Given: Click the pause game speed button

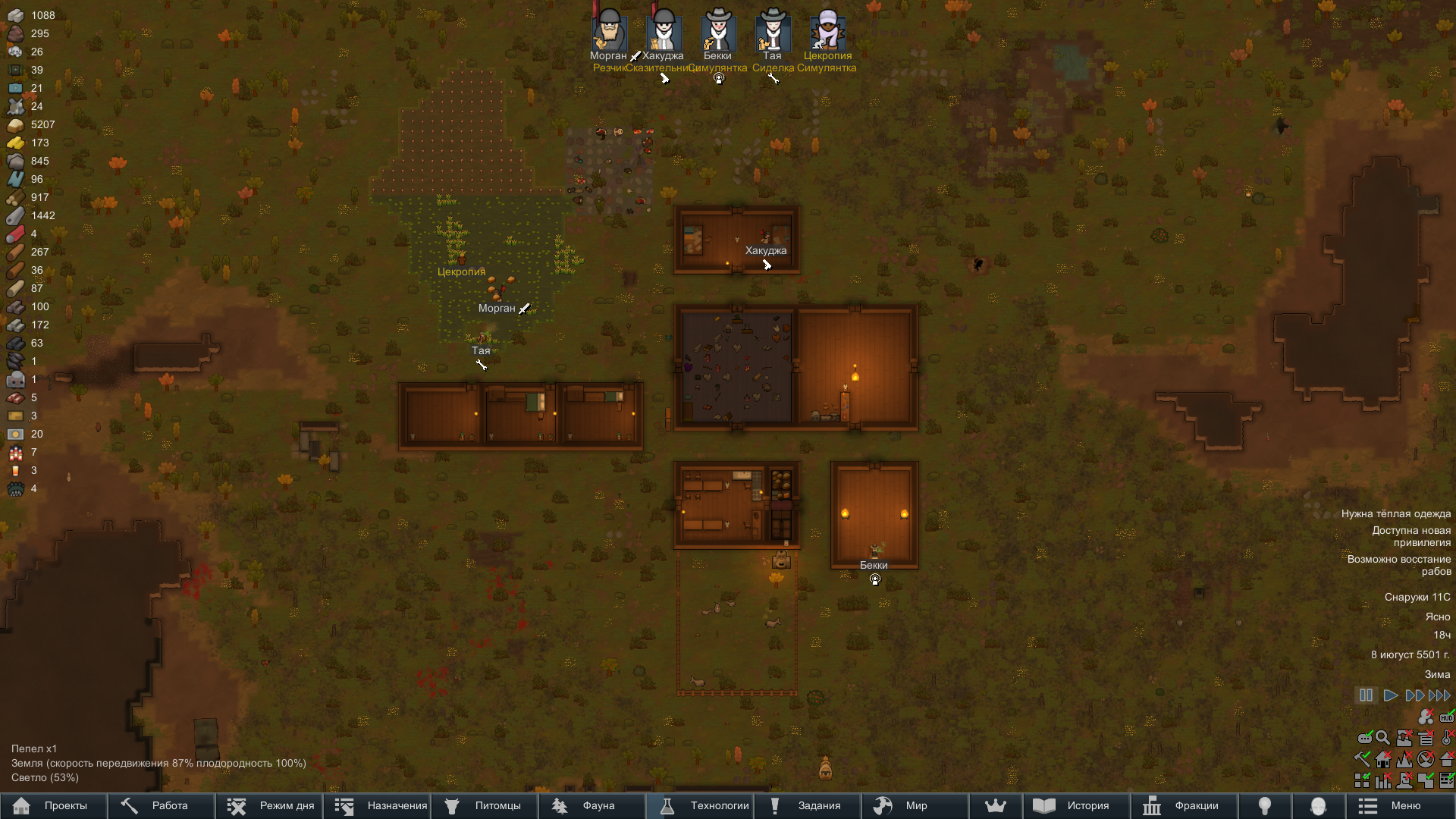Looking at the screenshot, I should pos(1366,695).
